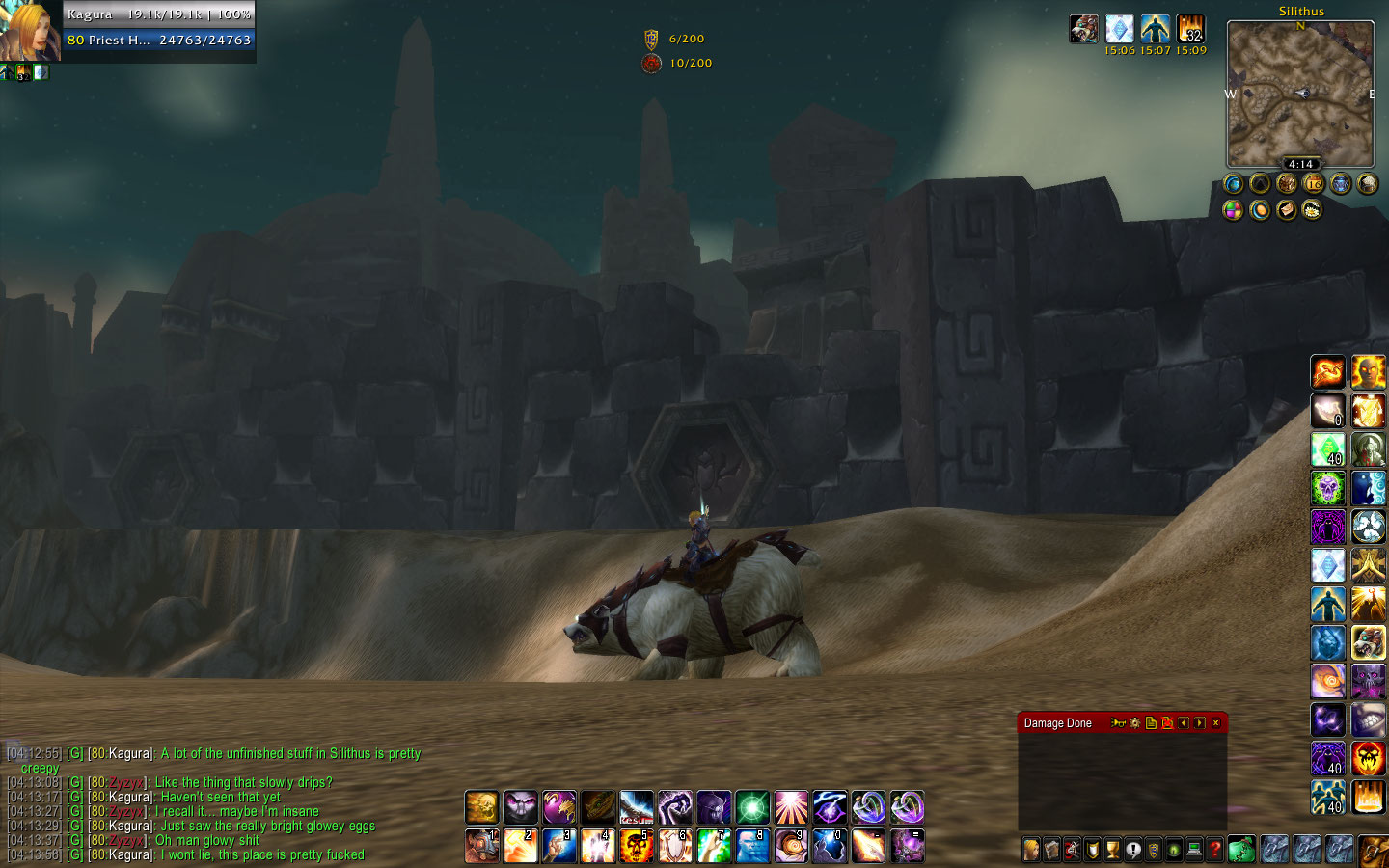Open the red question mark help button

pyautogui.click(x=1215, y=850)
